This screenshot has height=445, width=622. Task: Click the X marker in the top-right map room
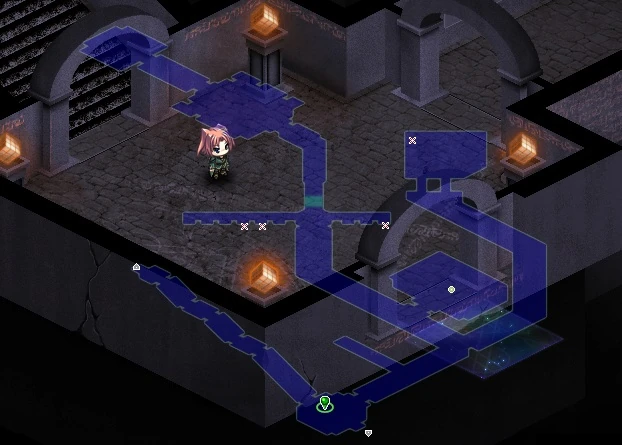(412, 141)
